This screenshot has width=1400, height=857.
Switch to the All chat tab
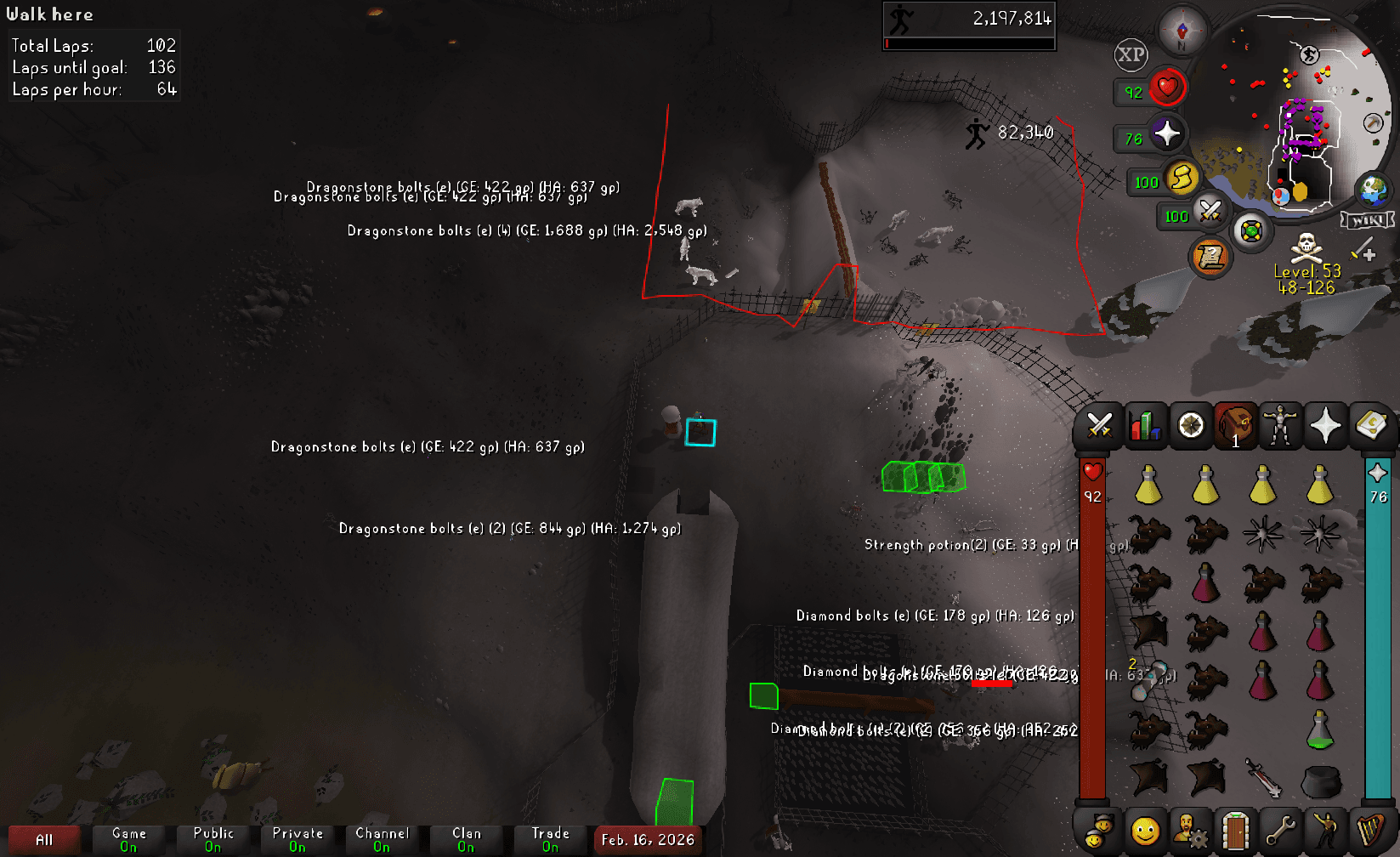click(x=43, y=837)
